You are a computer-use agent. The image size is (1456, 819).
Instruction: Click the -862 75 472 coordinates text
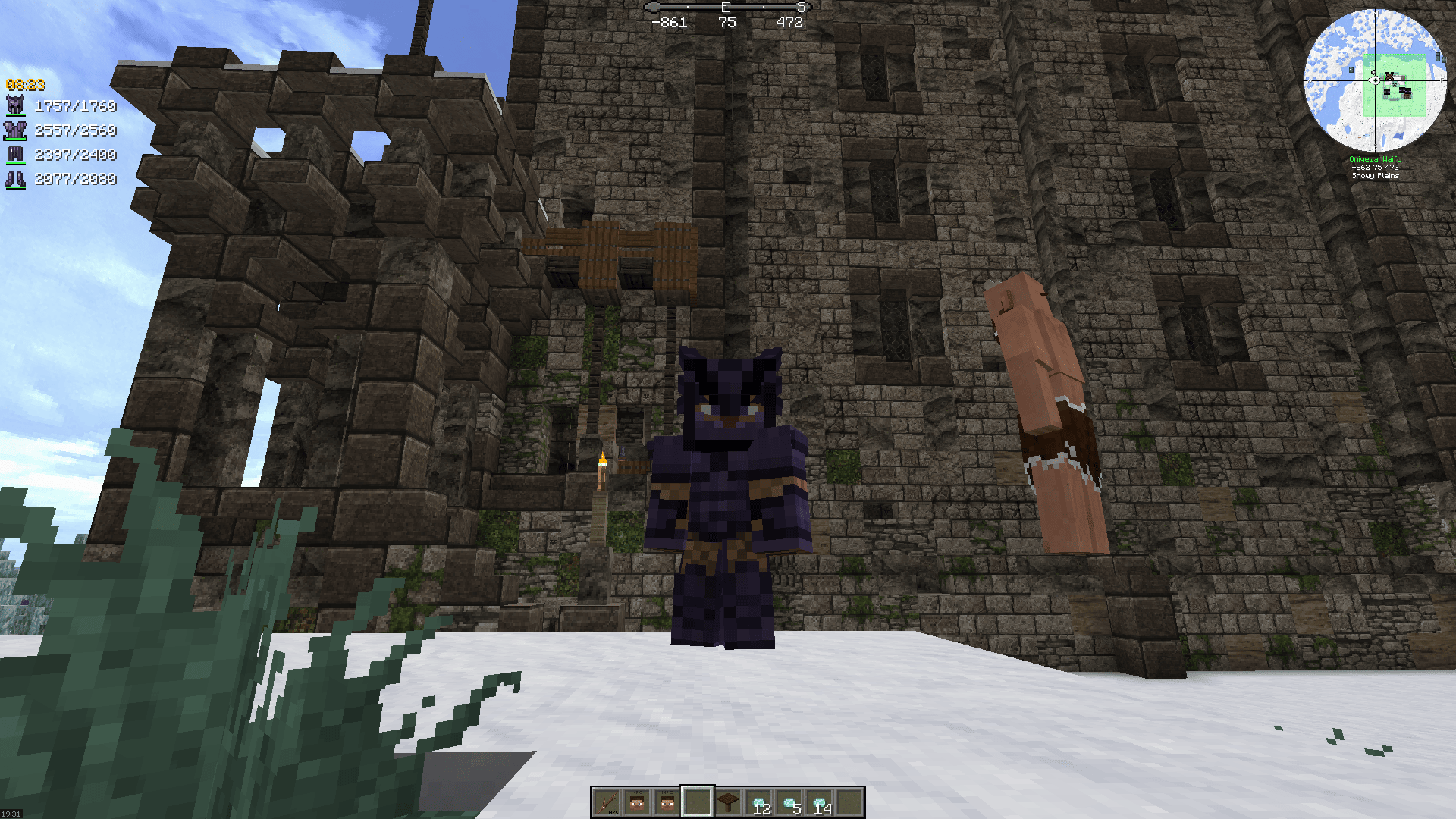pyautogui.click(x=1375, y=167)
